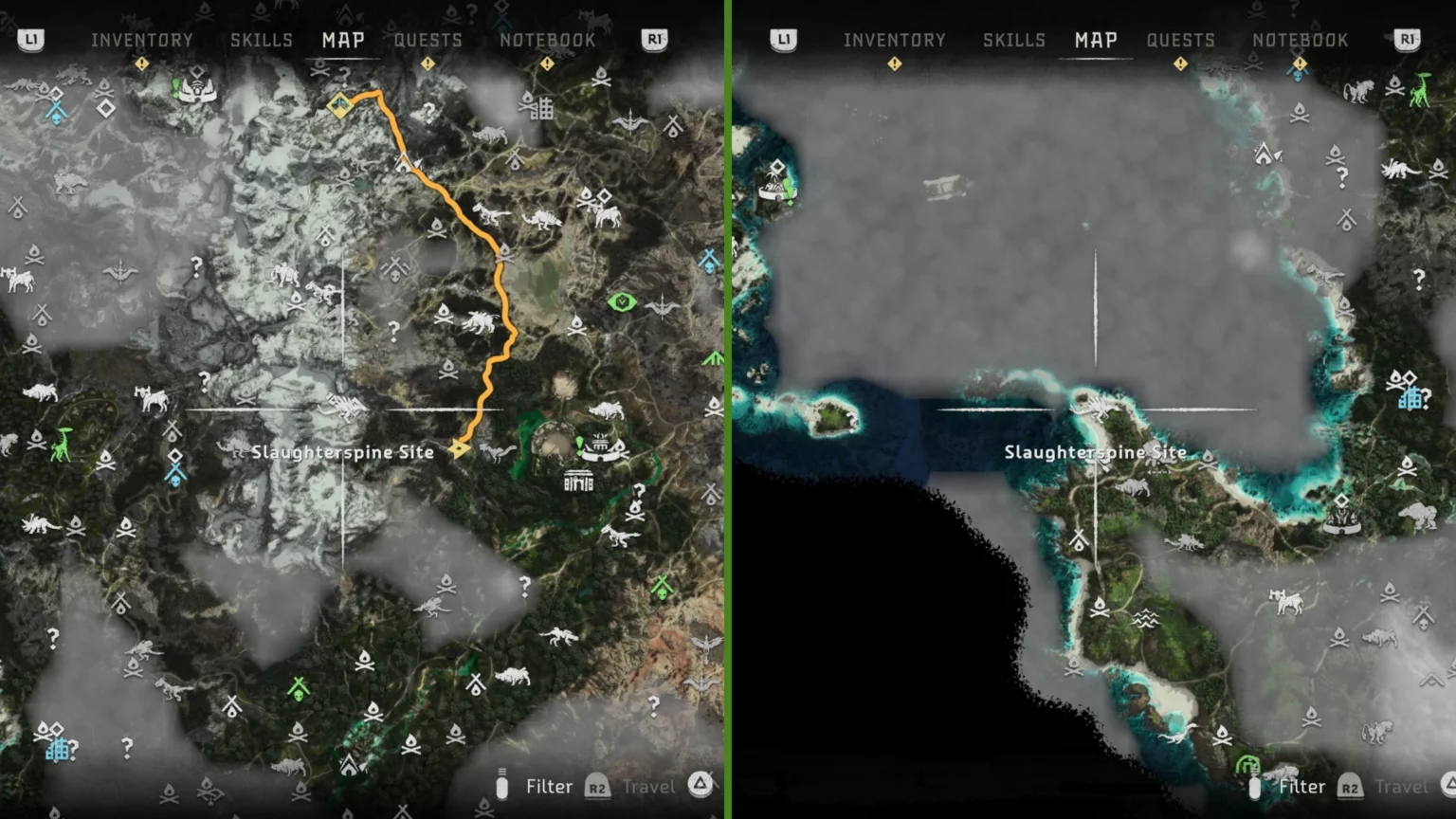The height and width of the screenshot is (819, 1456).
Task: Select the green rebel camp skull in the forest
Action: (x=299, y=689)
